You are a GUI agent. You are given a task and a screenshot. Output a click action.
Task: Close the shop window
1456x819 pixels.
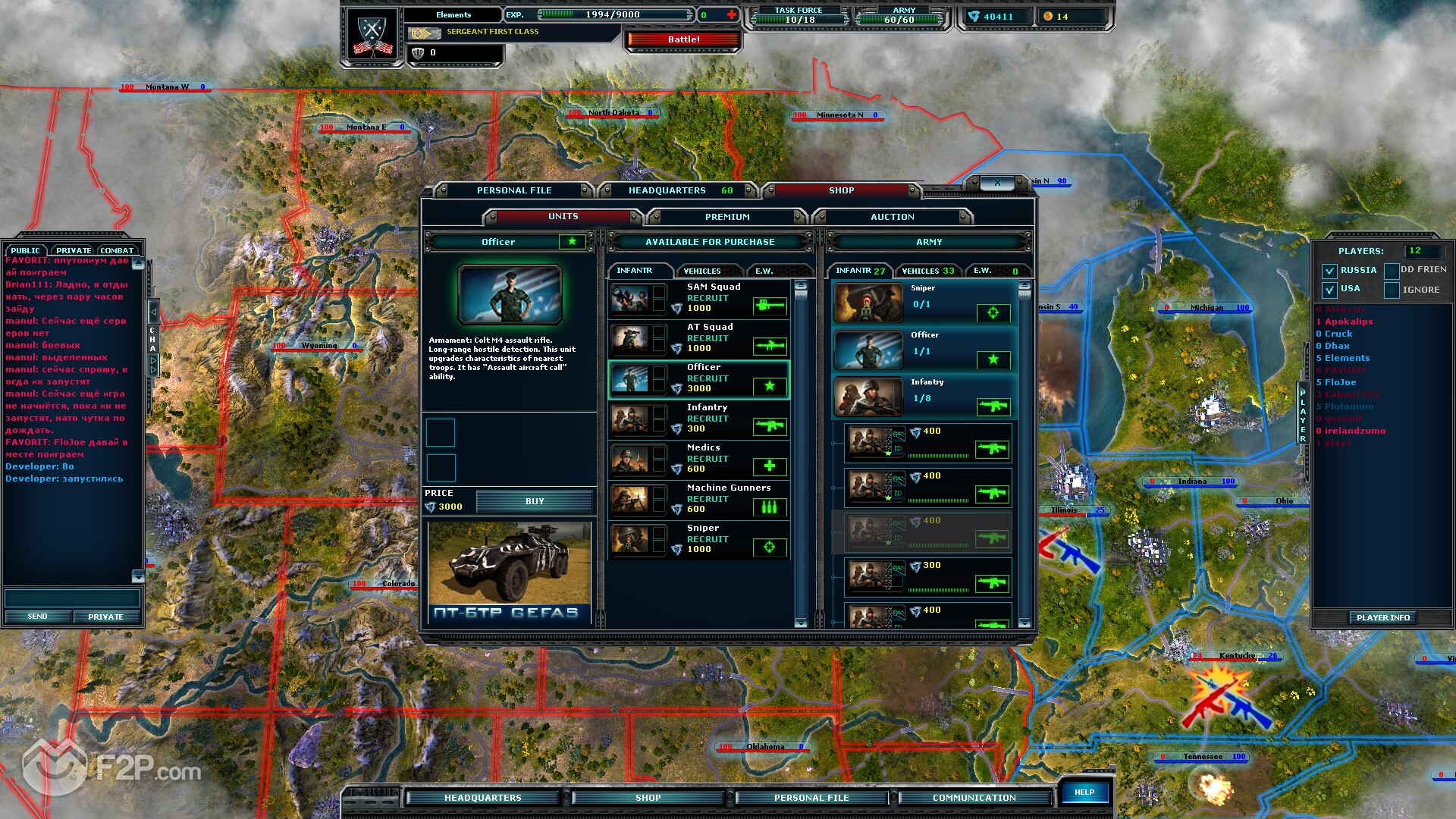(997, 183)
